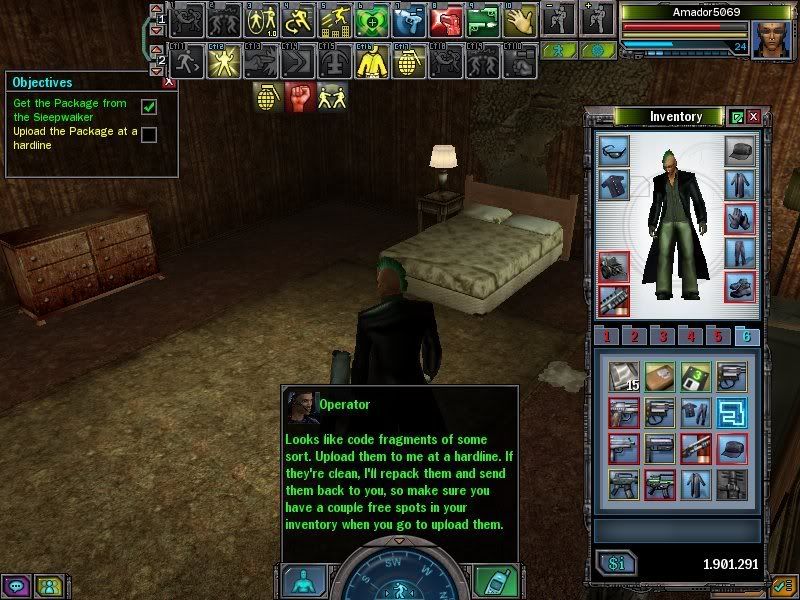Close the Objectives tracker panel

pos(169,82)
